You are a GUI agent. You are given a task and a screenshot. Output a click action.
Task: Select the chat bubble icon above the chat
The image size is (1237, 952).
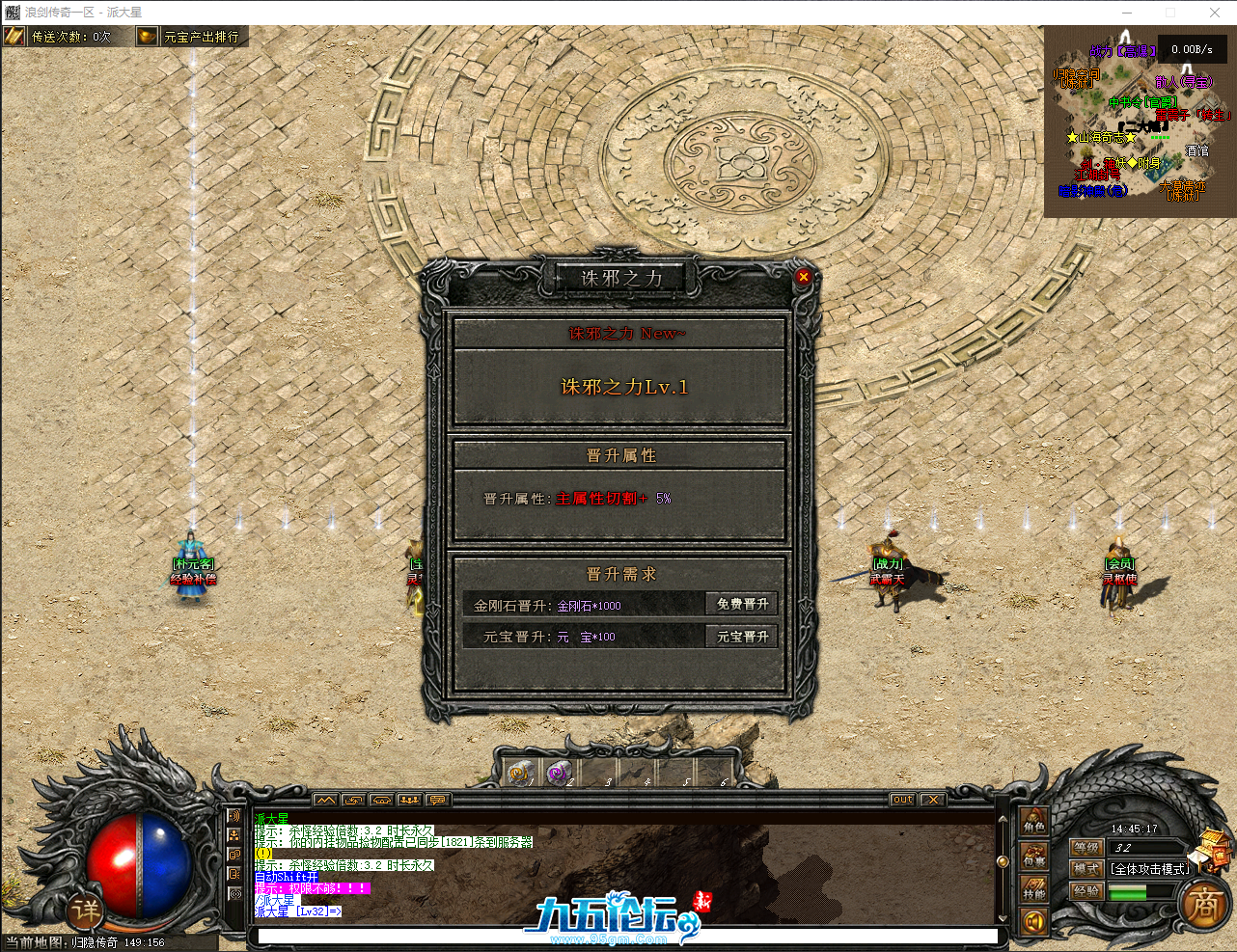point(436,801)
